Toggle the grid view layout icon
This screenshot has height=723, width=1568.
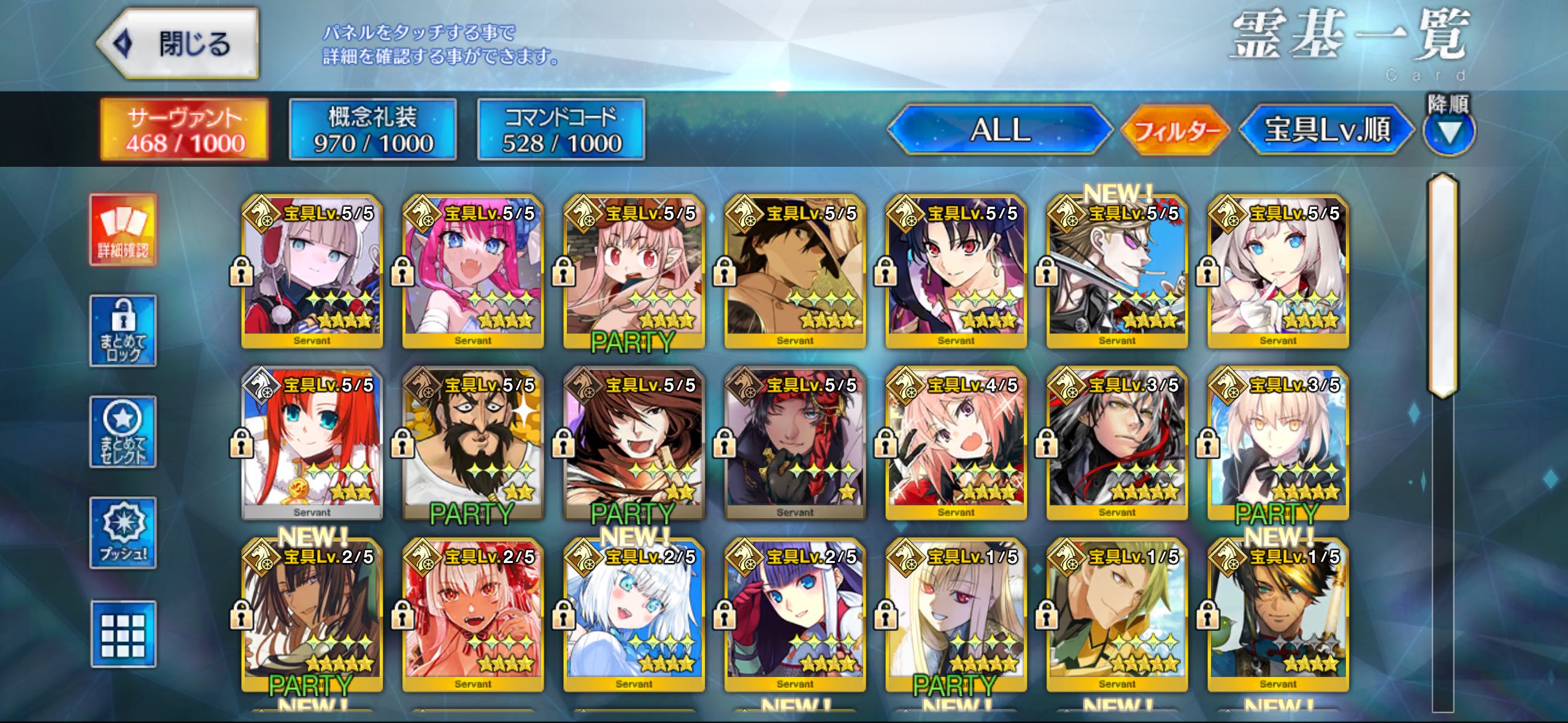[123, 634]
